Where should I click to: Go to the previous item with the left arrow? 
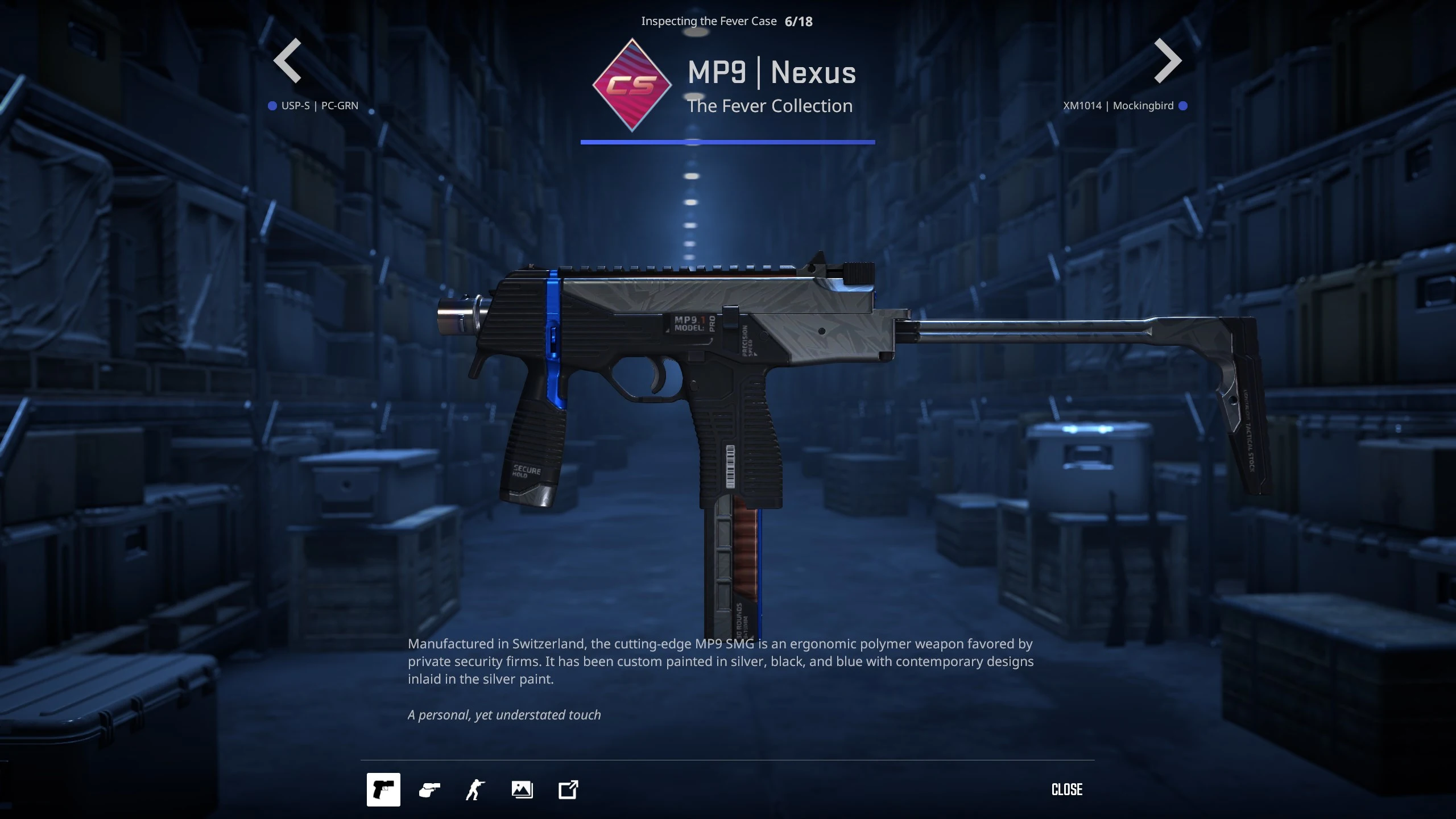pyautogui.click(x=287, y=61)
